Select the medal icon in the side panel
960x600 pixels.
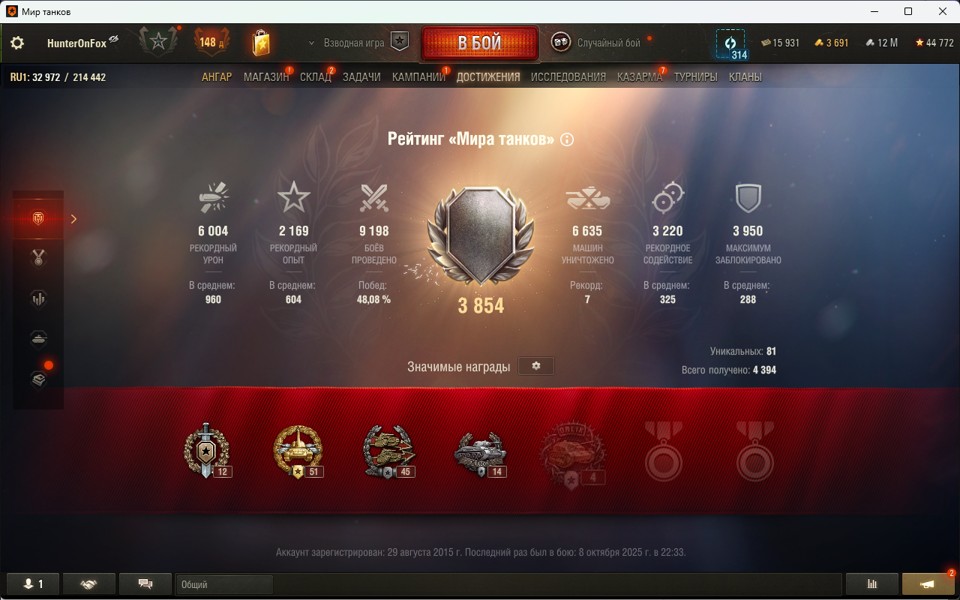[40, 258]
